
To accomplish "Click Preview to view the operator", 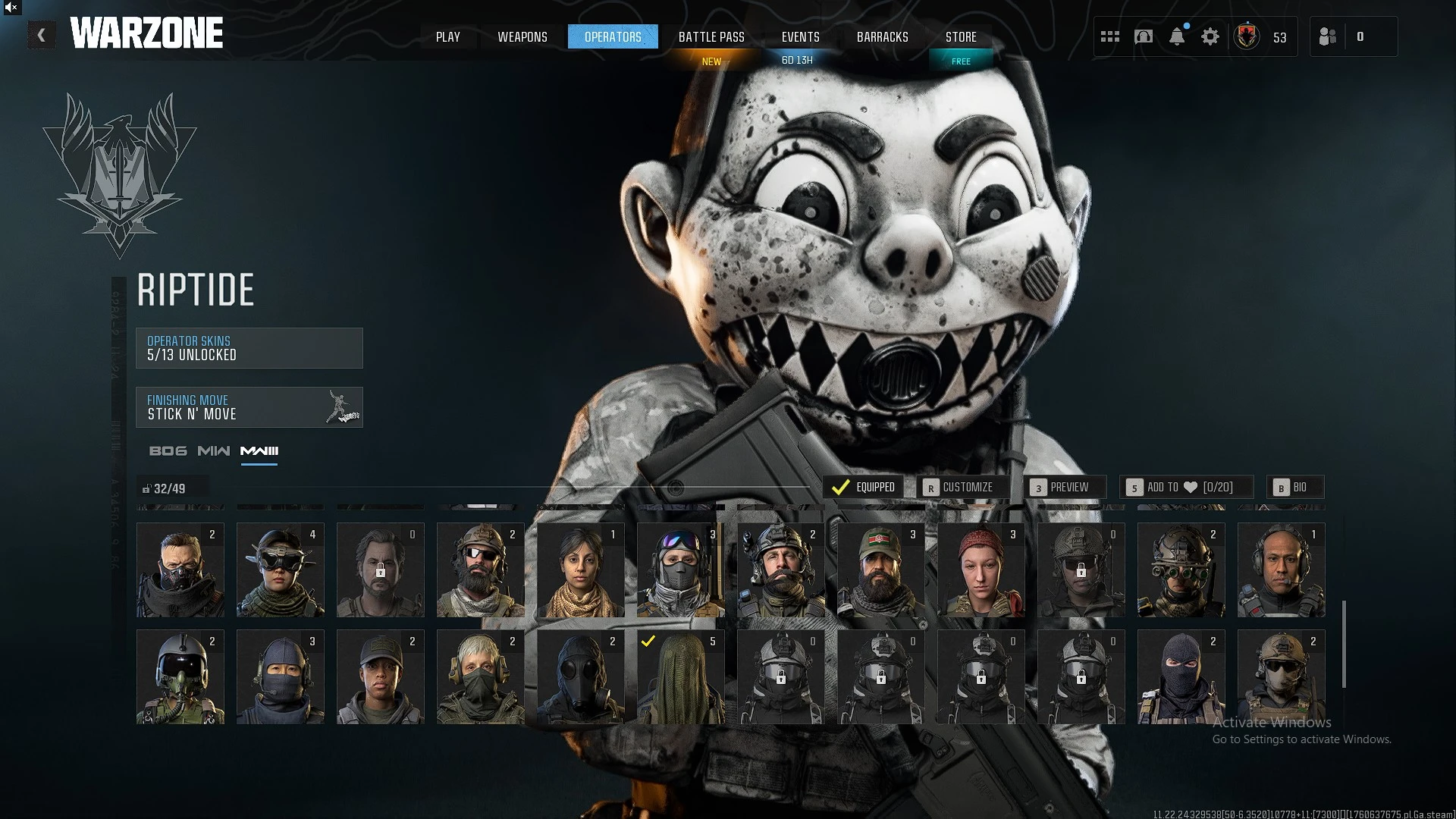I will (x=1067, y=488).
